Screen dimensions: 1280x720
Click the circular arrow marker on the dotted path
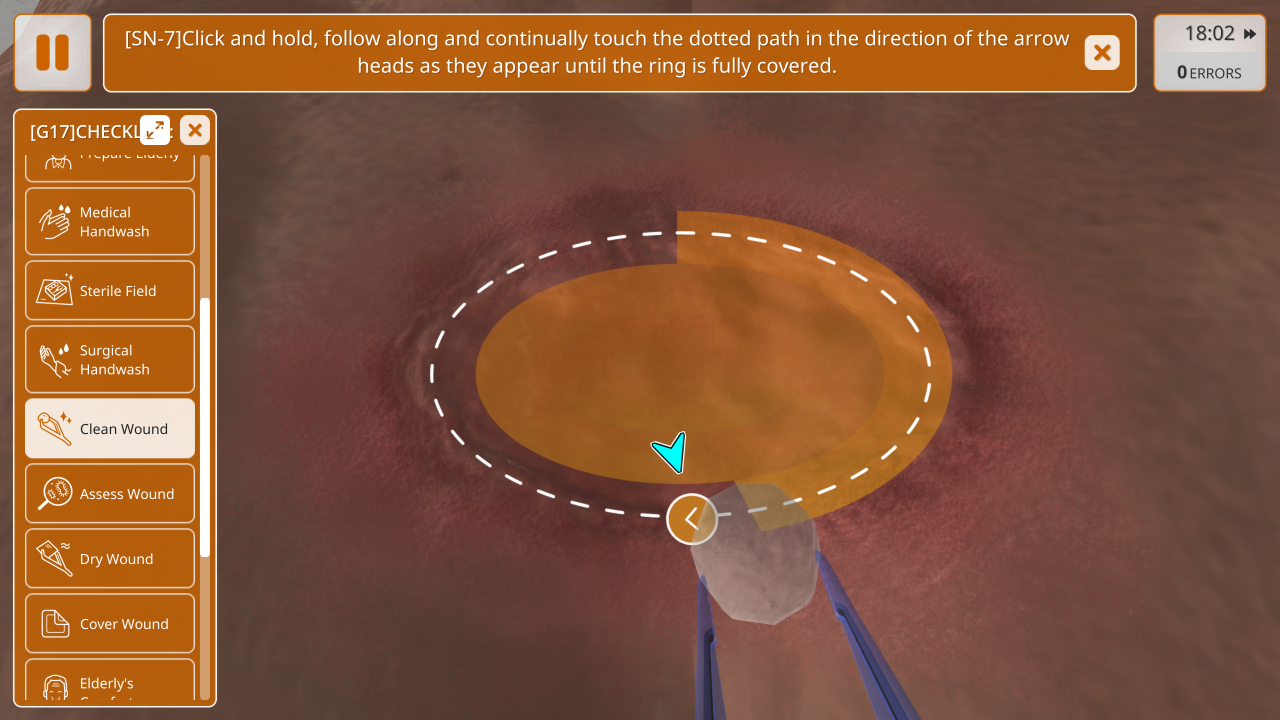692,519
